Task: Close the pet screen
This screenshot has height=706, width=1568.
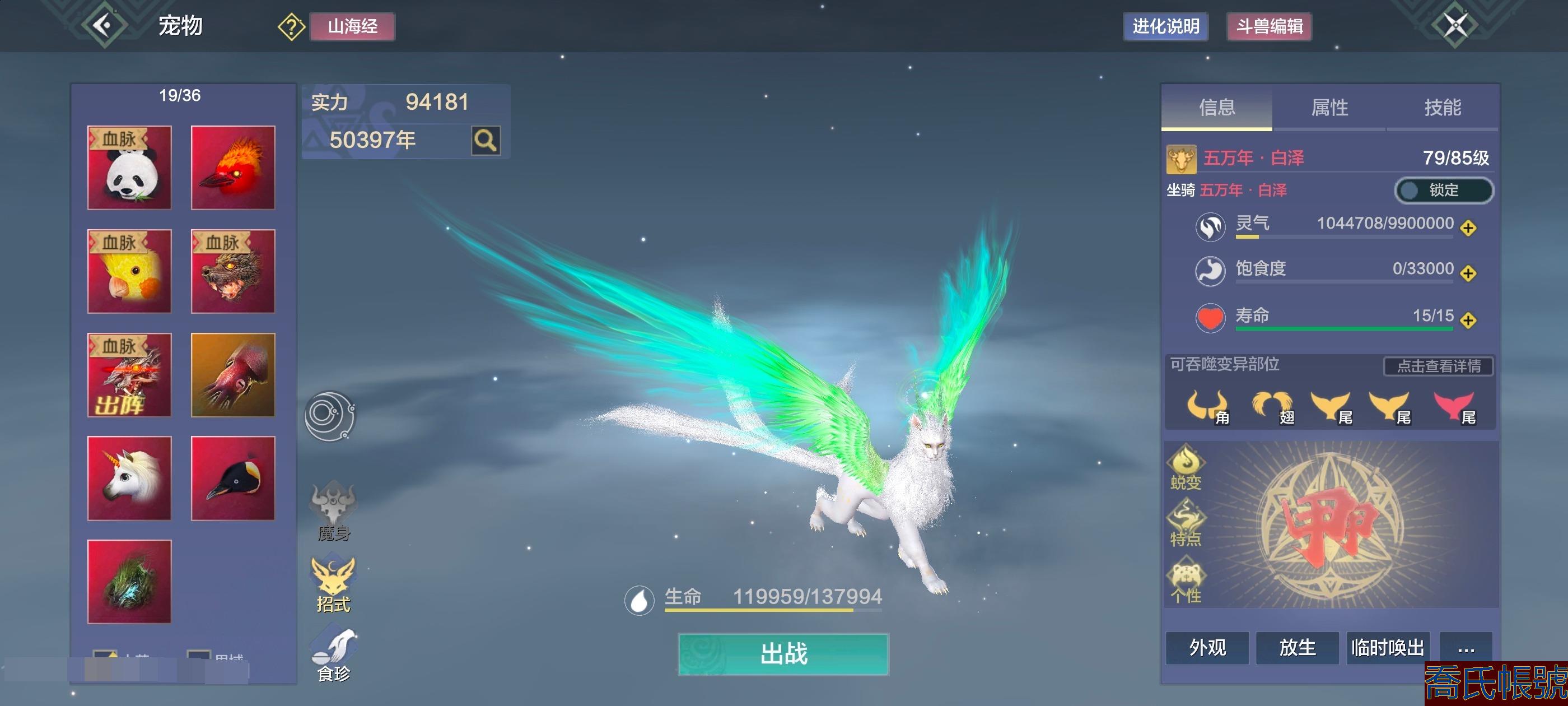Action: tap(1455, 25)
